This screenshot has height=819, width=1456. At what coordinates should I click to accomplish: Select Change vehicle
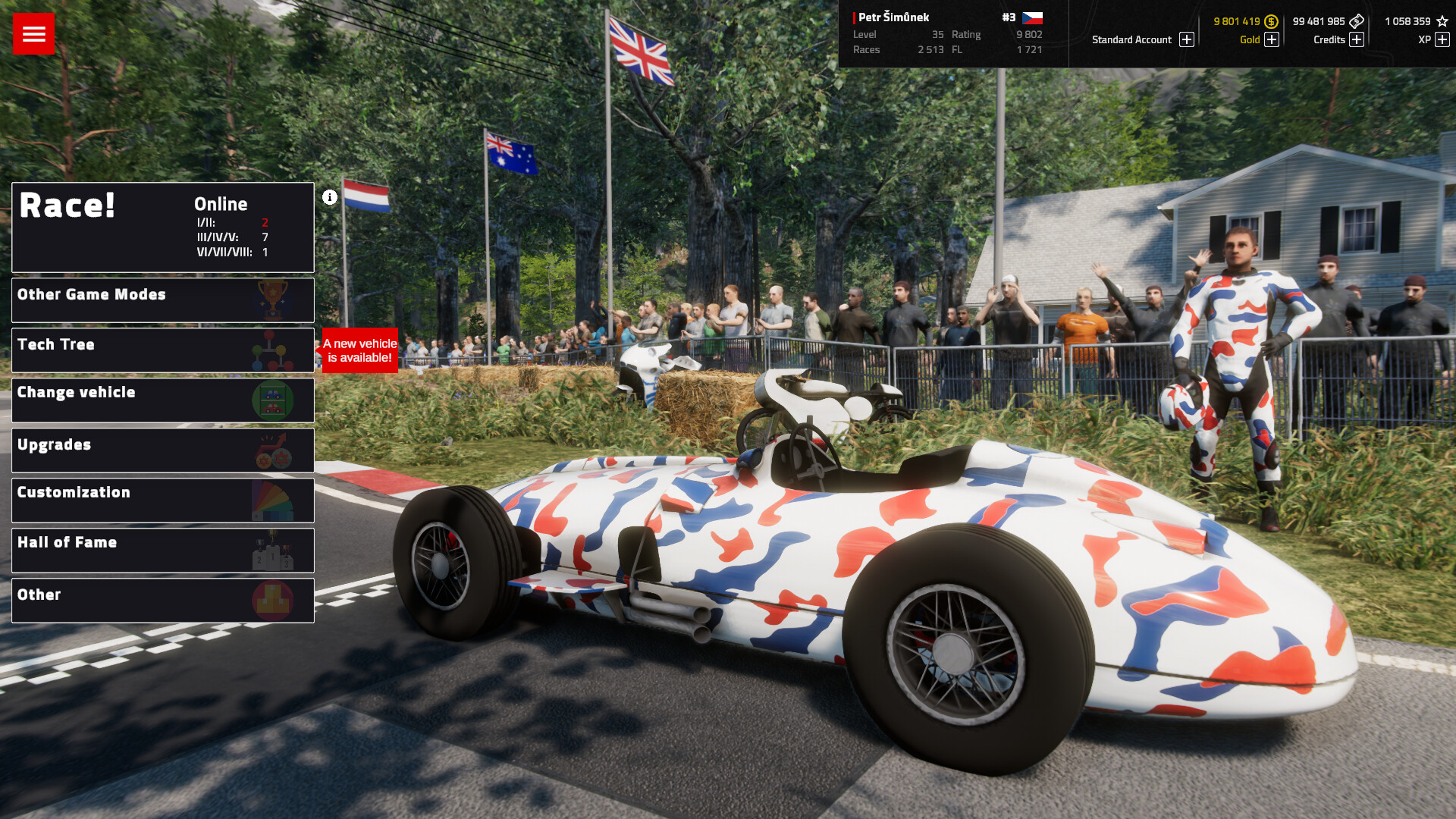coord(162,400)
